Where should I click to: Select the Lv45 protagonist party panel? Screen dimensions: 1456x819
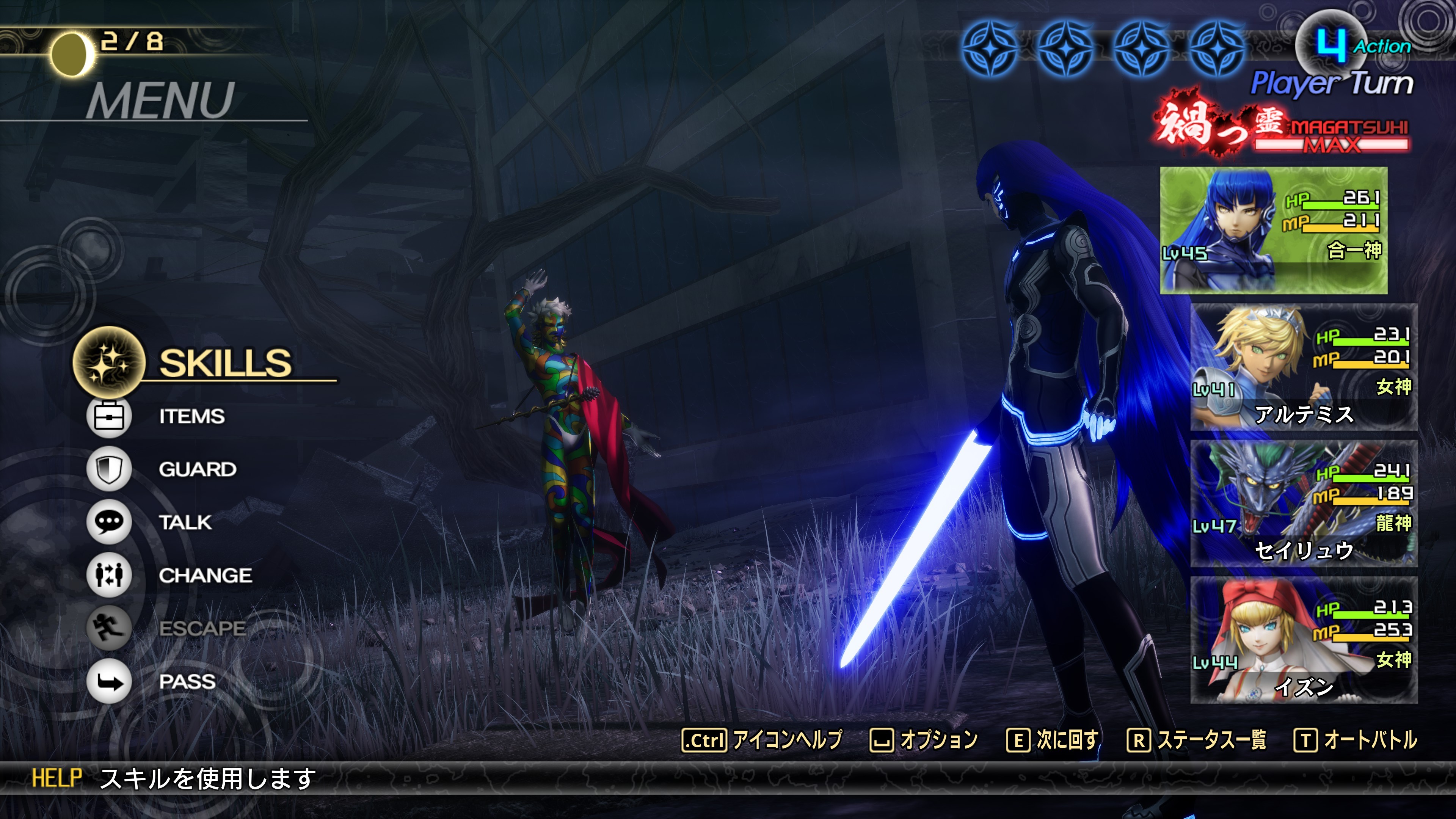pyautogui.click(x=1273, y=230)
